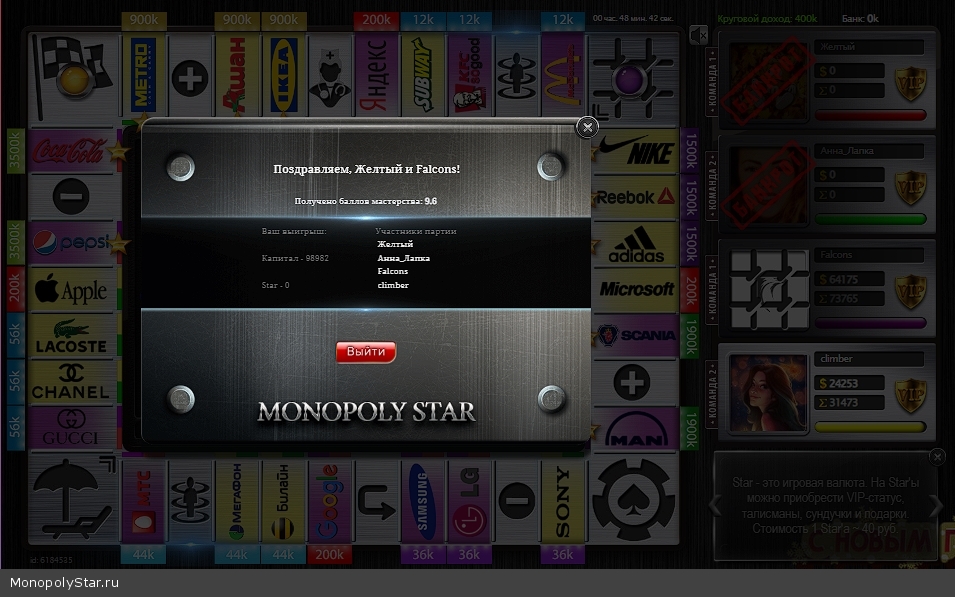Viewport: 955px width, 597px height.
Task: Select the Microsoft board tile
Action: (636, 289)
